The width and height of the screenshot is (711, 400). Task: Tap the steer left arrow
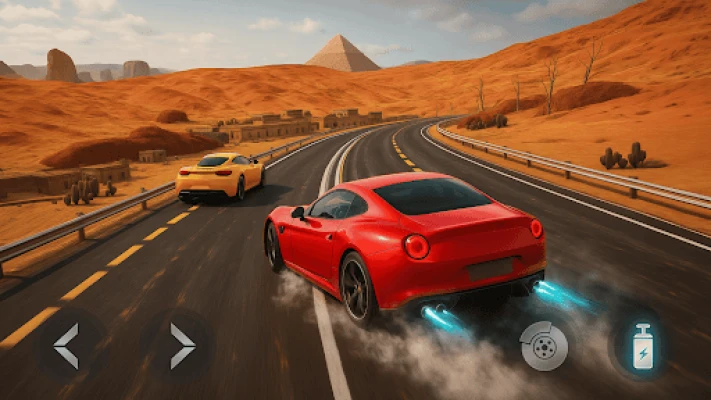click(66, 346)
